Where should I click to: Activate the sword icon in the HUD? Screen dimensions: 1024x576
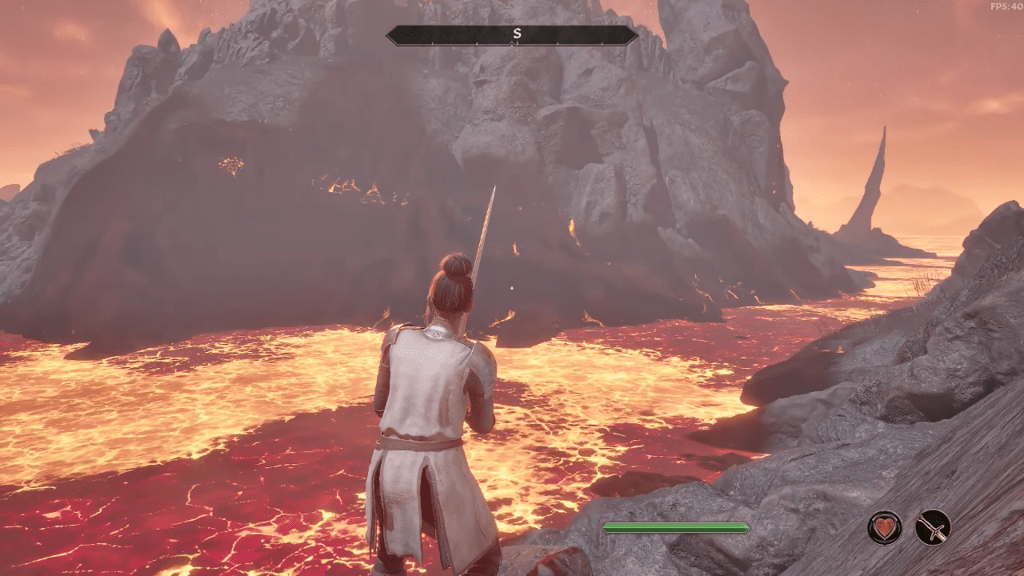pos(933,527)
